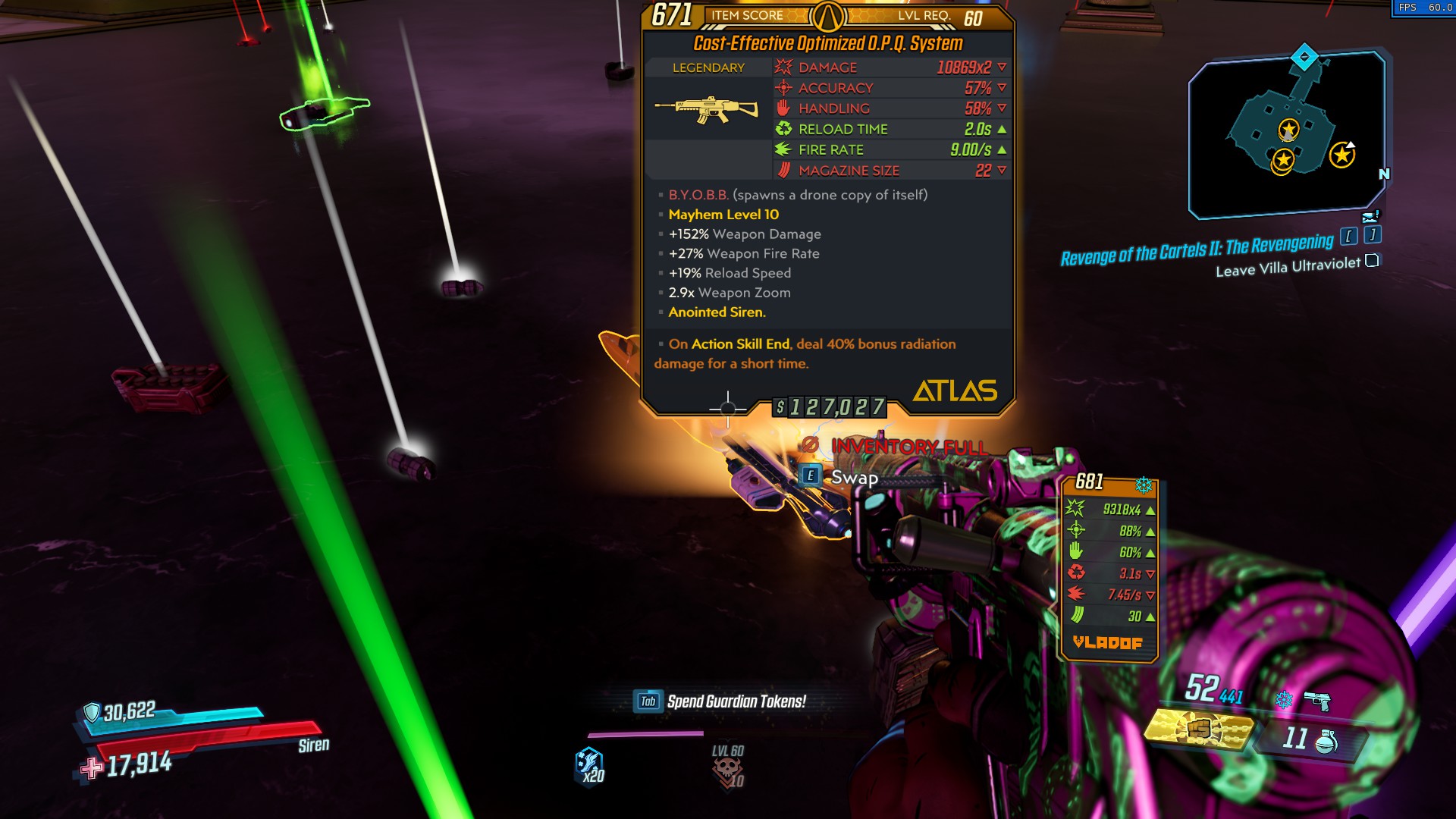Click the upward arrow beside 2.0s reload time
Screen dimensions: 1456x819
(x=1003, y=129)
